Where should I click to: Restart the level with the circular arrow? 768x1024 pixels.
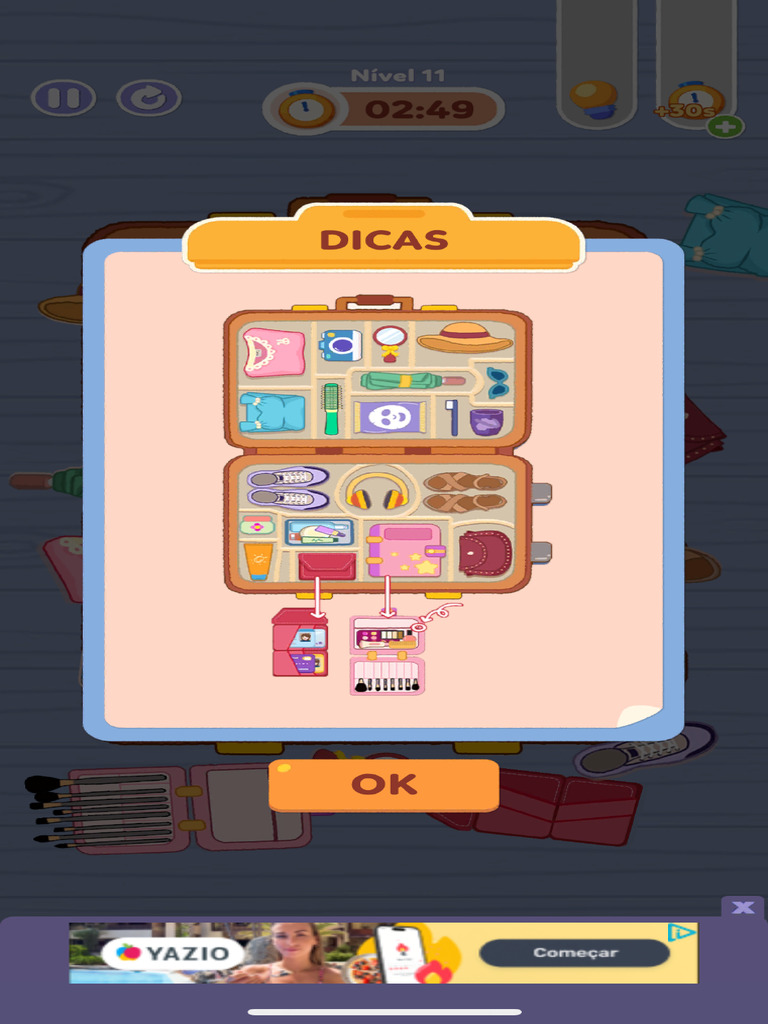coord(149,98)
